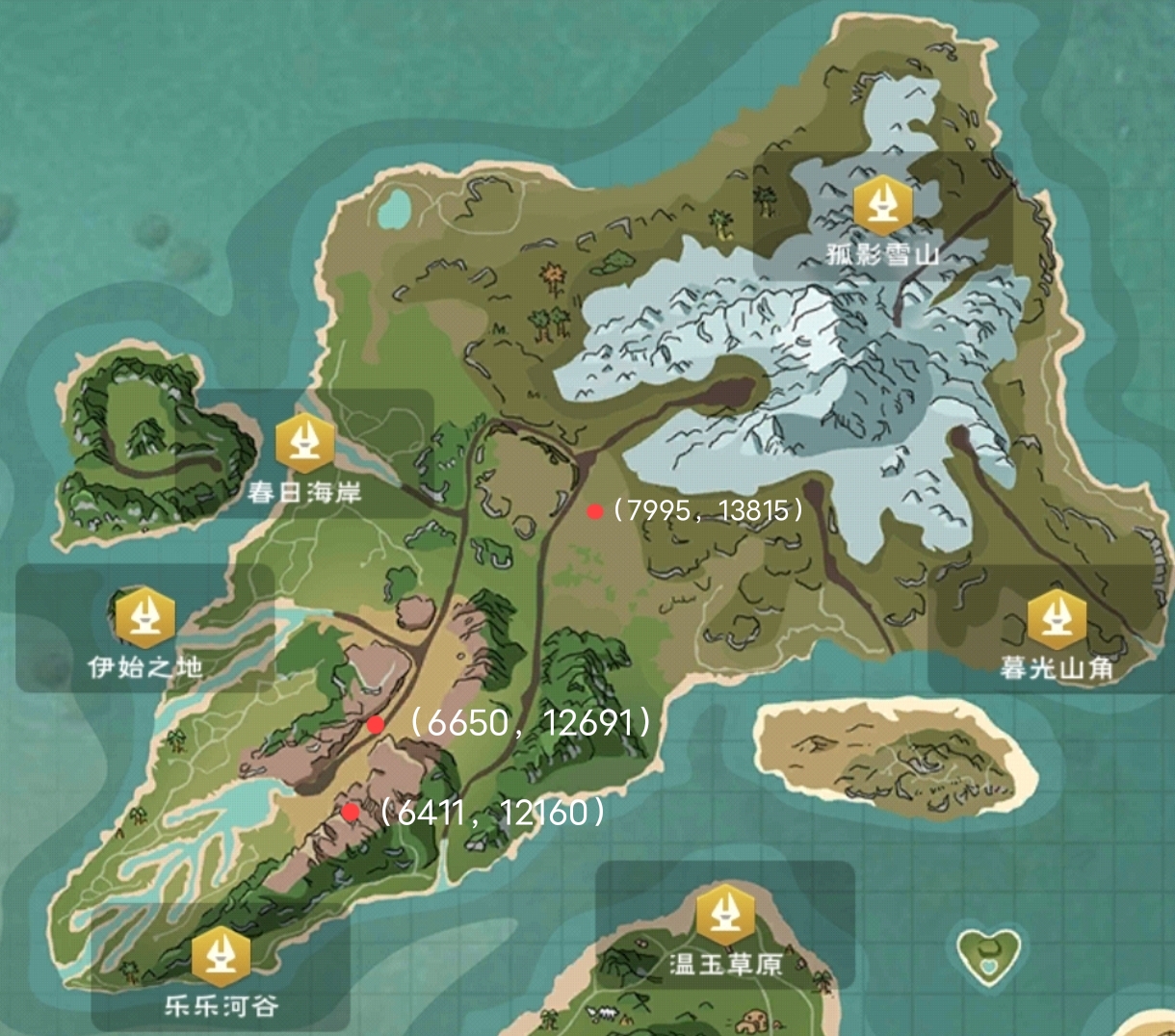Choose the 温玉草原 waypoint marker
Screen dimensions: 1175x1036
[725, 914]
